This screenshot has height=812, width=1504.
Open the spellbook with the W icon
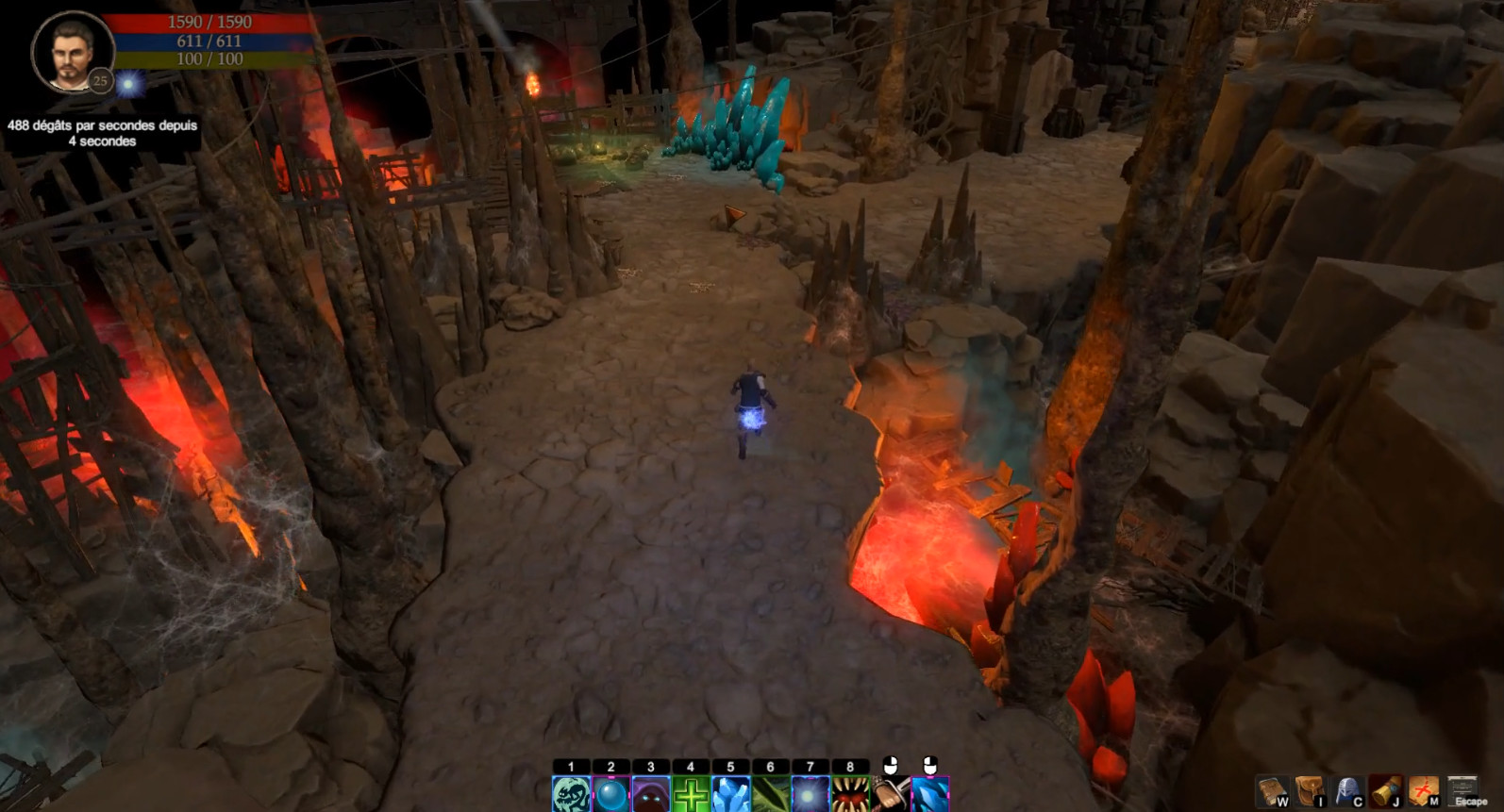(1274, 789)
